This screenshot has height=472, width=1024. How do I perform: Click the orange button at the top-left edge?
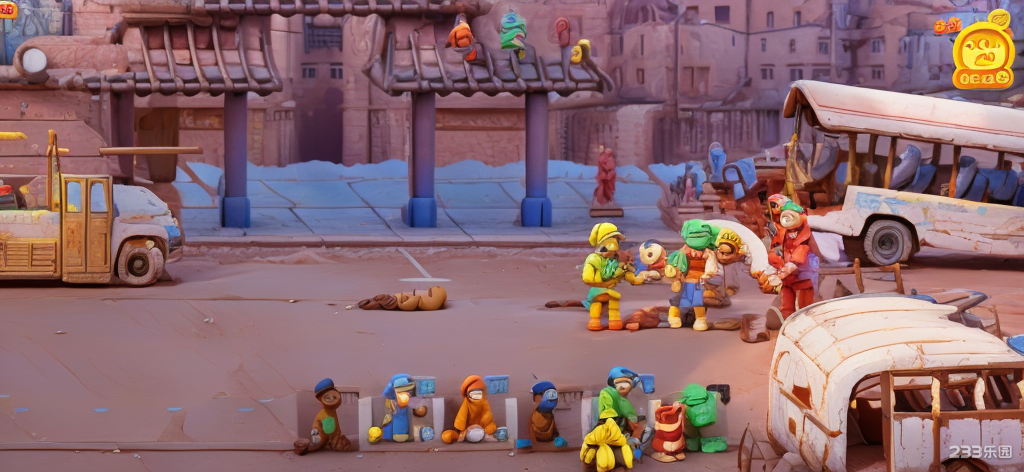point(7,9)
